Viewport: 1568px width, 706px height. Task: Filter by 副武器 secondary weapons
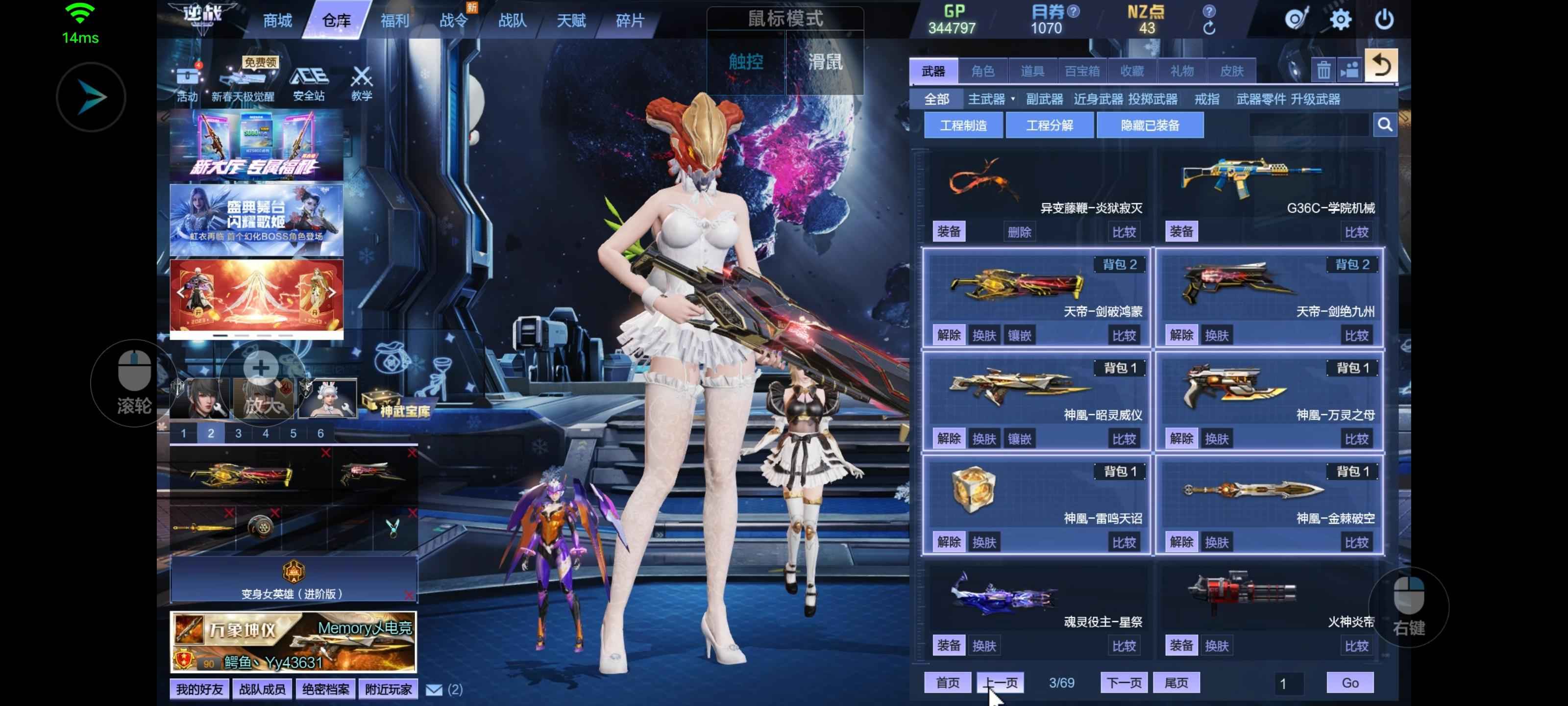click(1044, 100)
